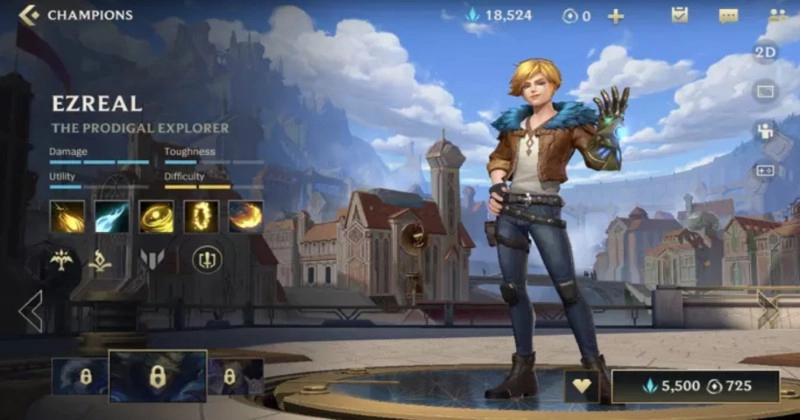800x420 pixels.
Task: Select the large center locked skin thumbnail
Action: click(x=157, y=376)
